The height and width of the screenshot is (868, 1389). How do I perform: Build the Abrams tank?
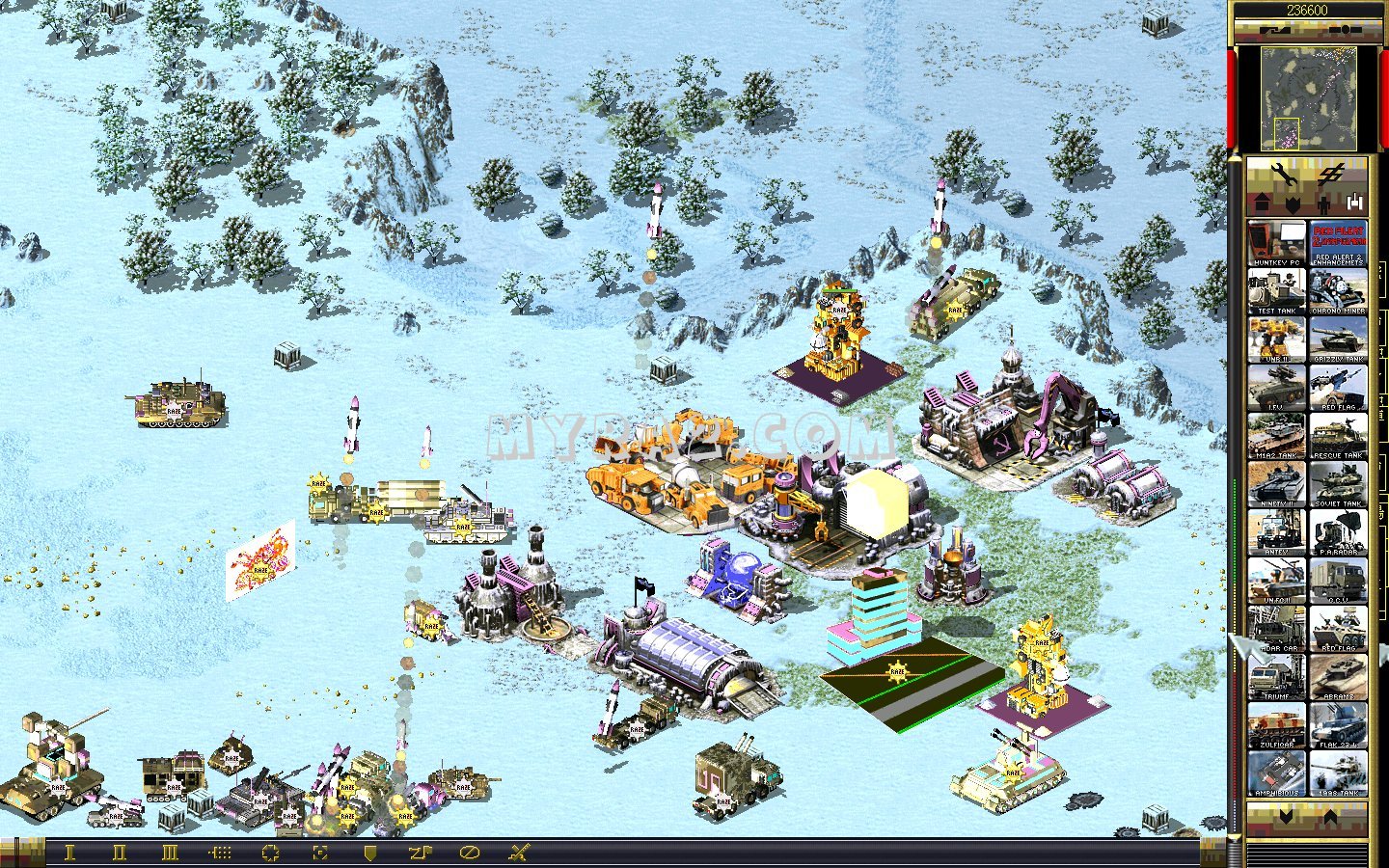tap(1338, 677)
